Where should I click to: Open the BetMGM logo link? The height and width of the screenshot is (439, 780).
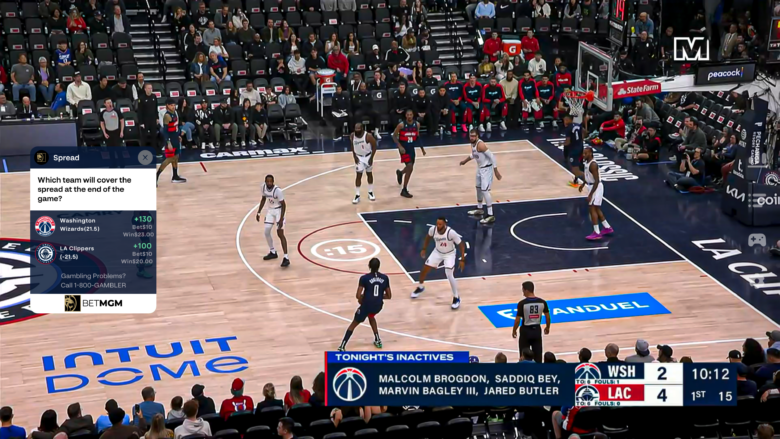pyautogui.click(x=93, y=302)
